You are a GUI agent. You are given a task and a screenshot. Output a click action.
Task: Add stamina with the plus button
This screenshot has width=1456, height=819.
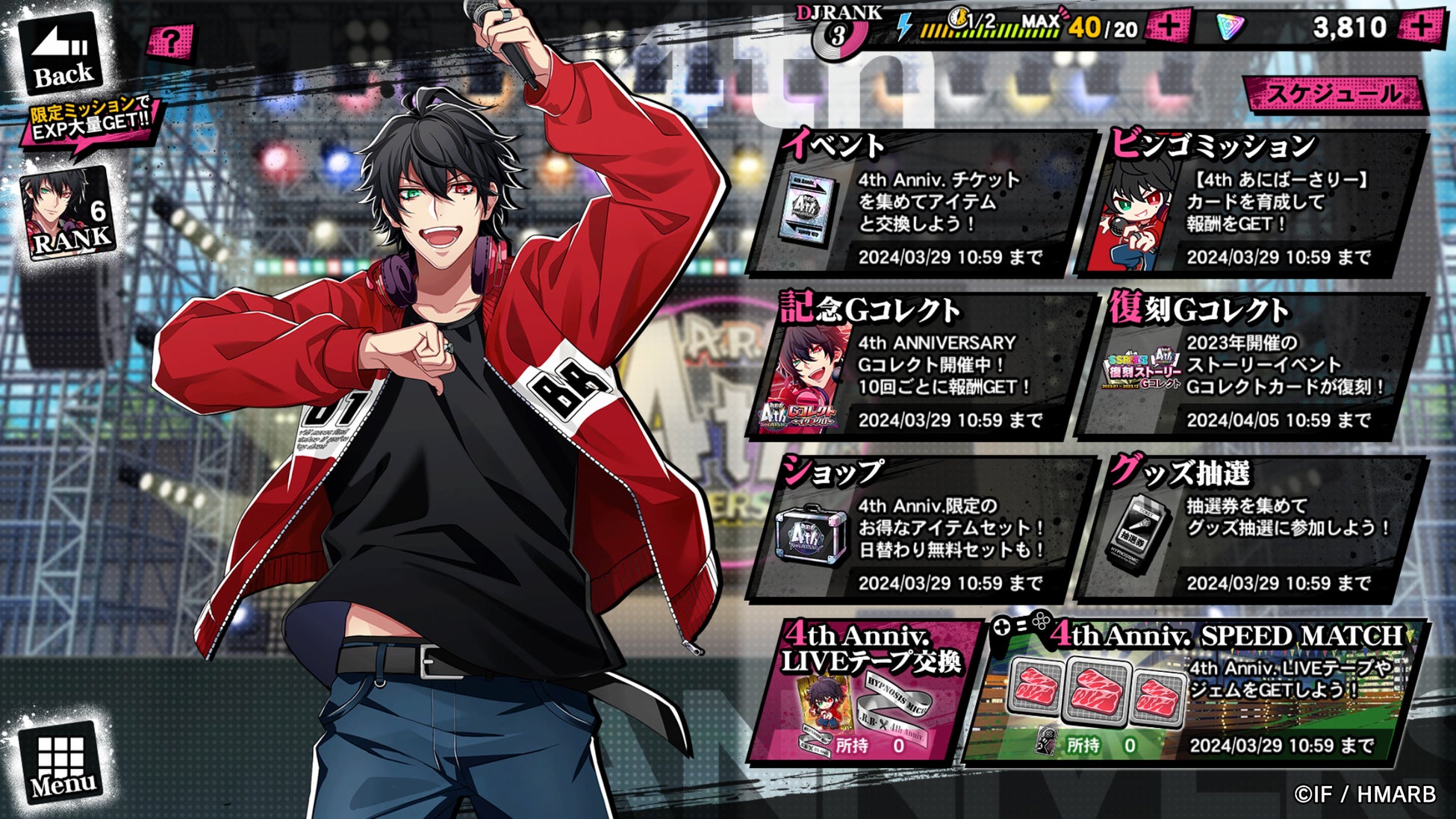click(x=1168, y=28)
